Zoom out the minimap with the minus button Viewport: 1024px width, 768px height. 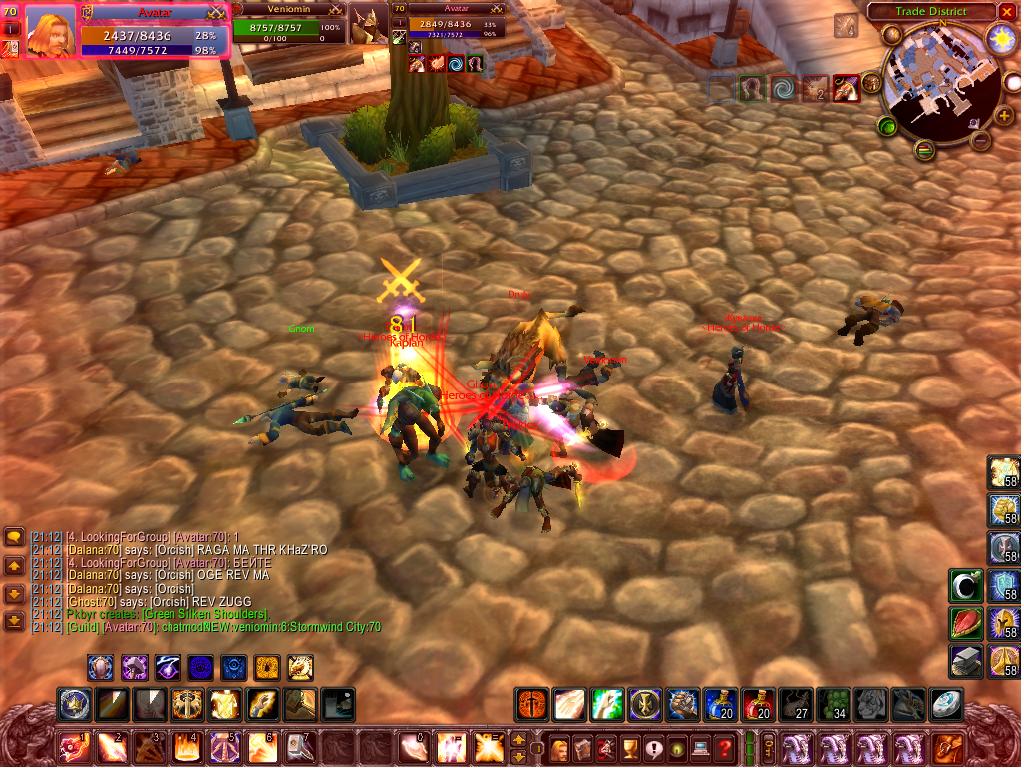(982, 141)
